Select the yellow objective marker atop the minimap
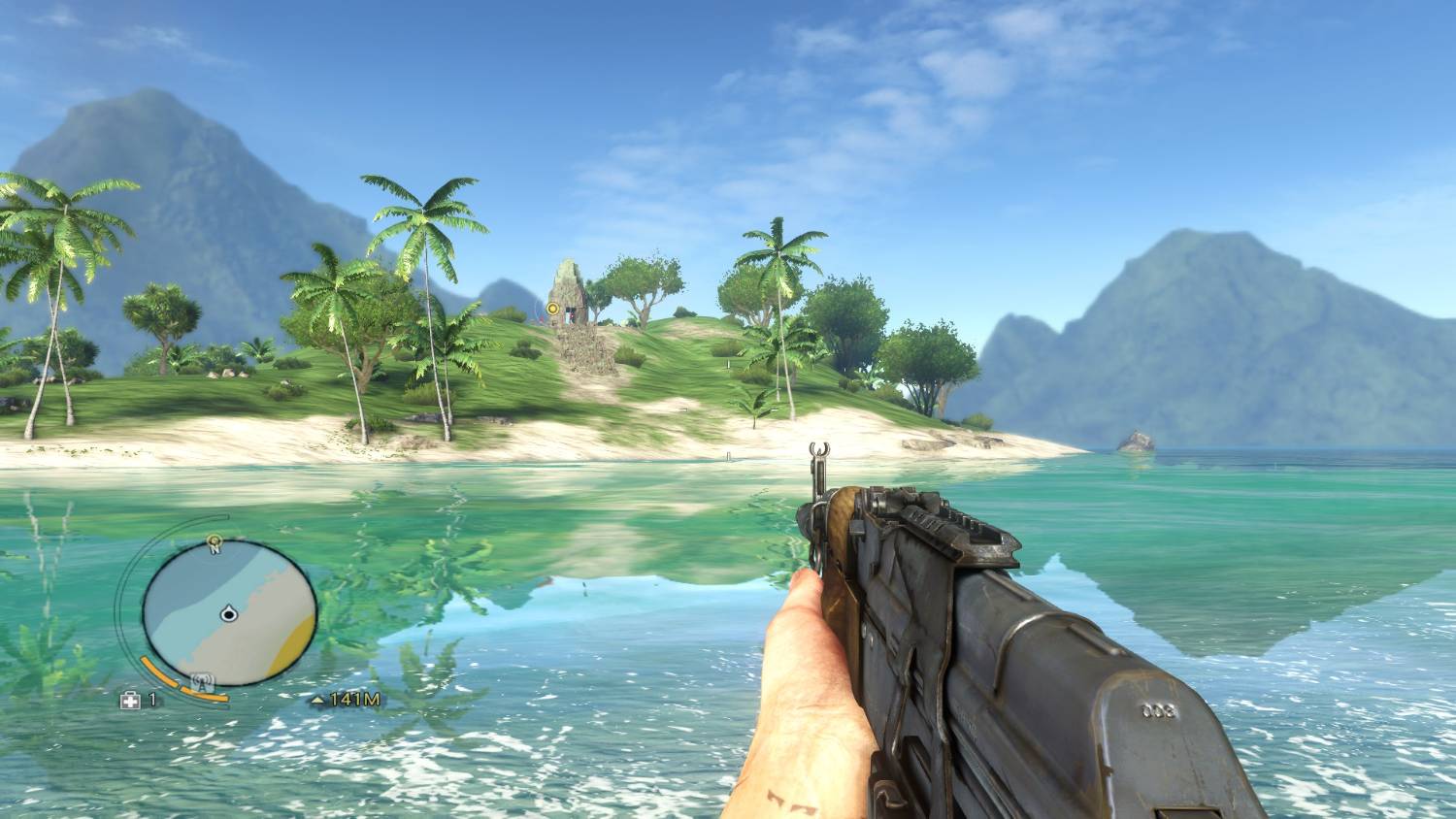Screen dimensions: 1456x819 215,539
